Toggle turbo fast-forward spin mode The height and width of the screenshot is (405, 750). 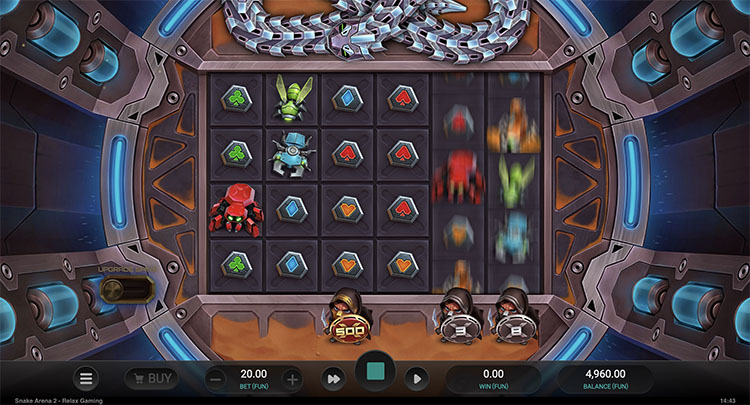tap(332, 379)
